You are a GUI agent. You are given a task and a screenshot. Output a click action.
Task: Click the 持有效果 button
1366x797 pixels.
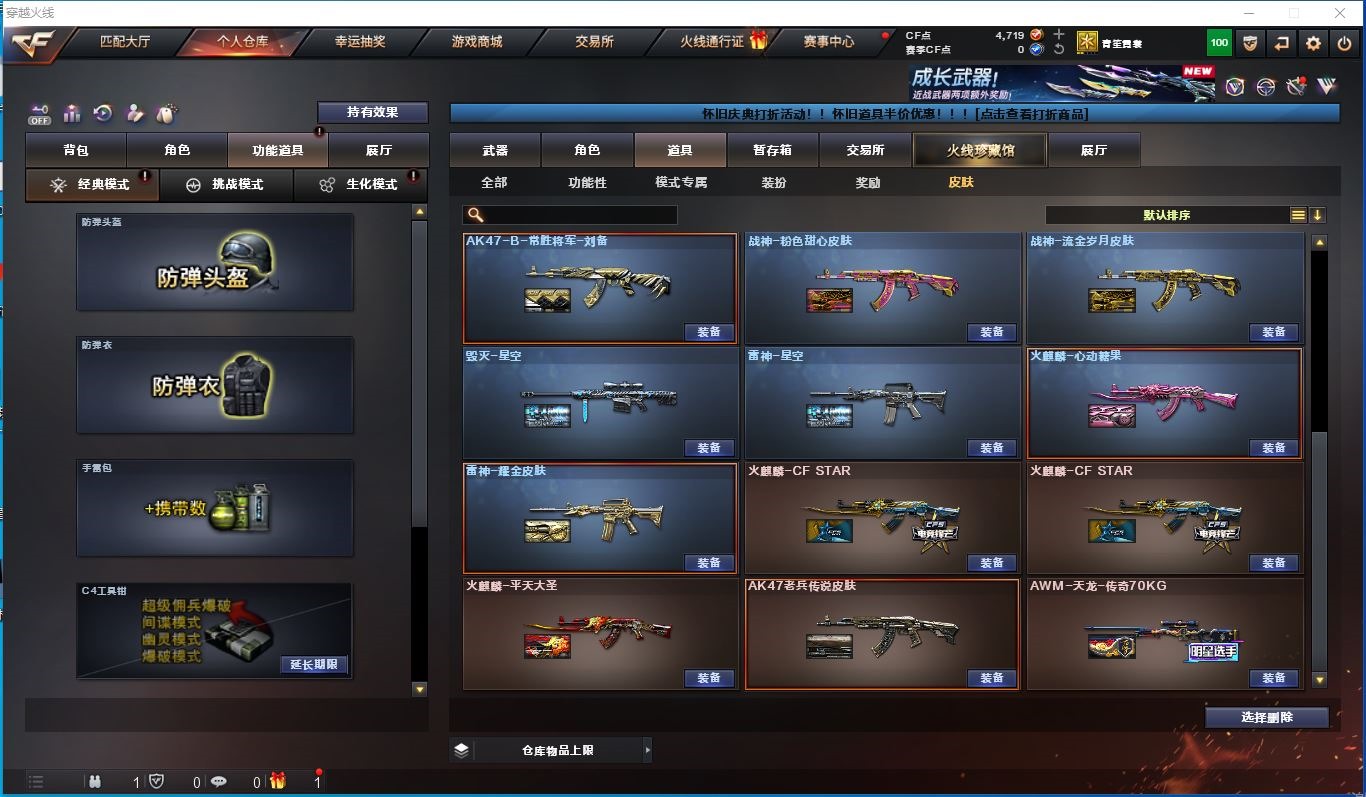372,112
